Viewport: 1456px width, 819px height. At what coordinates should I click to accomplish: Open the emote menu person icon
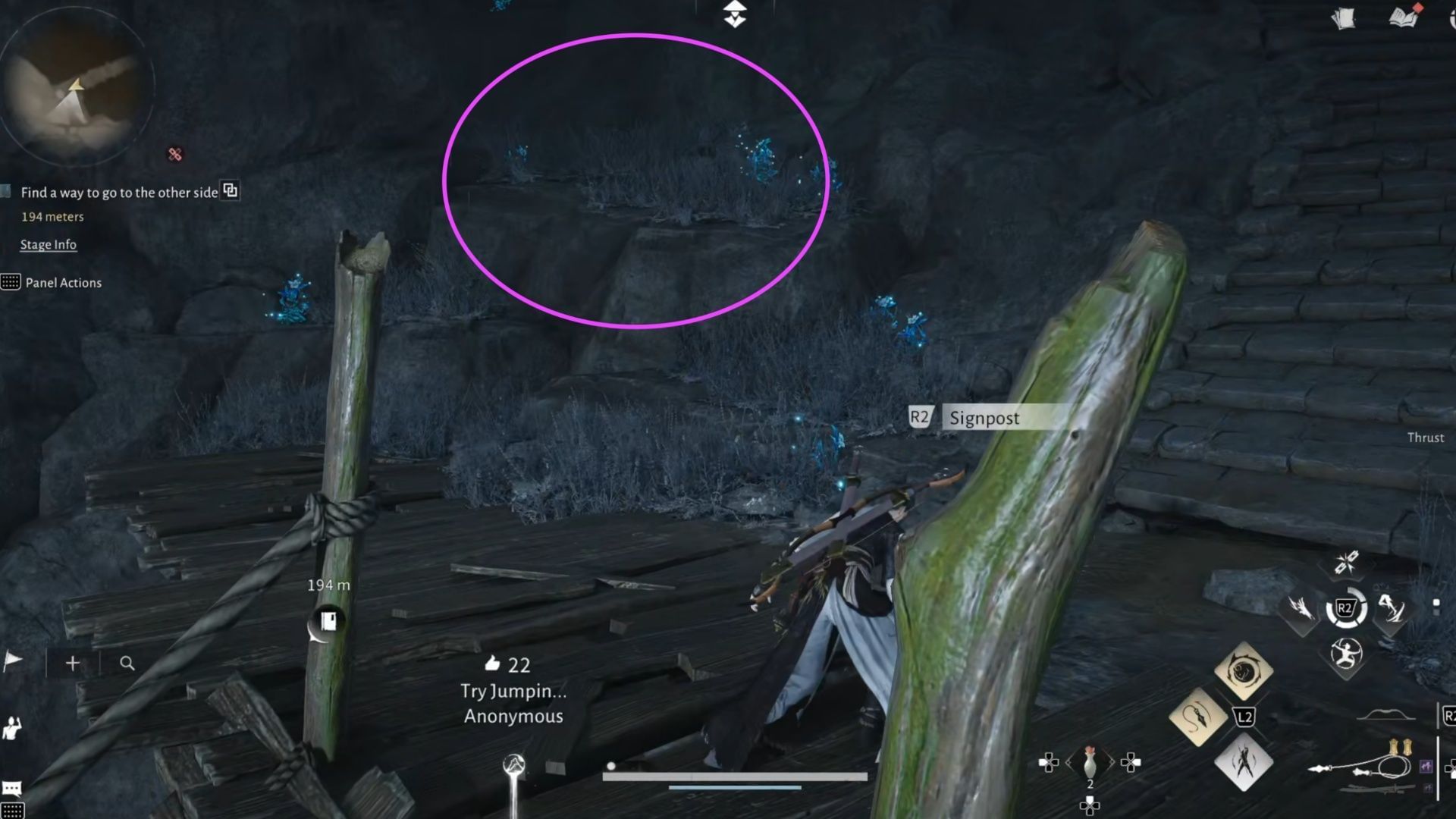coord(11,728)
